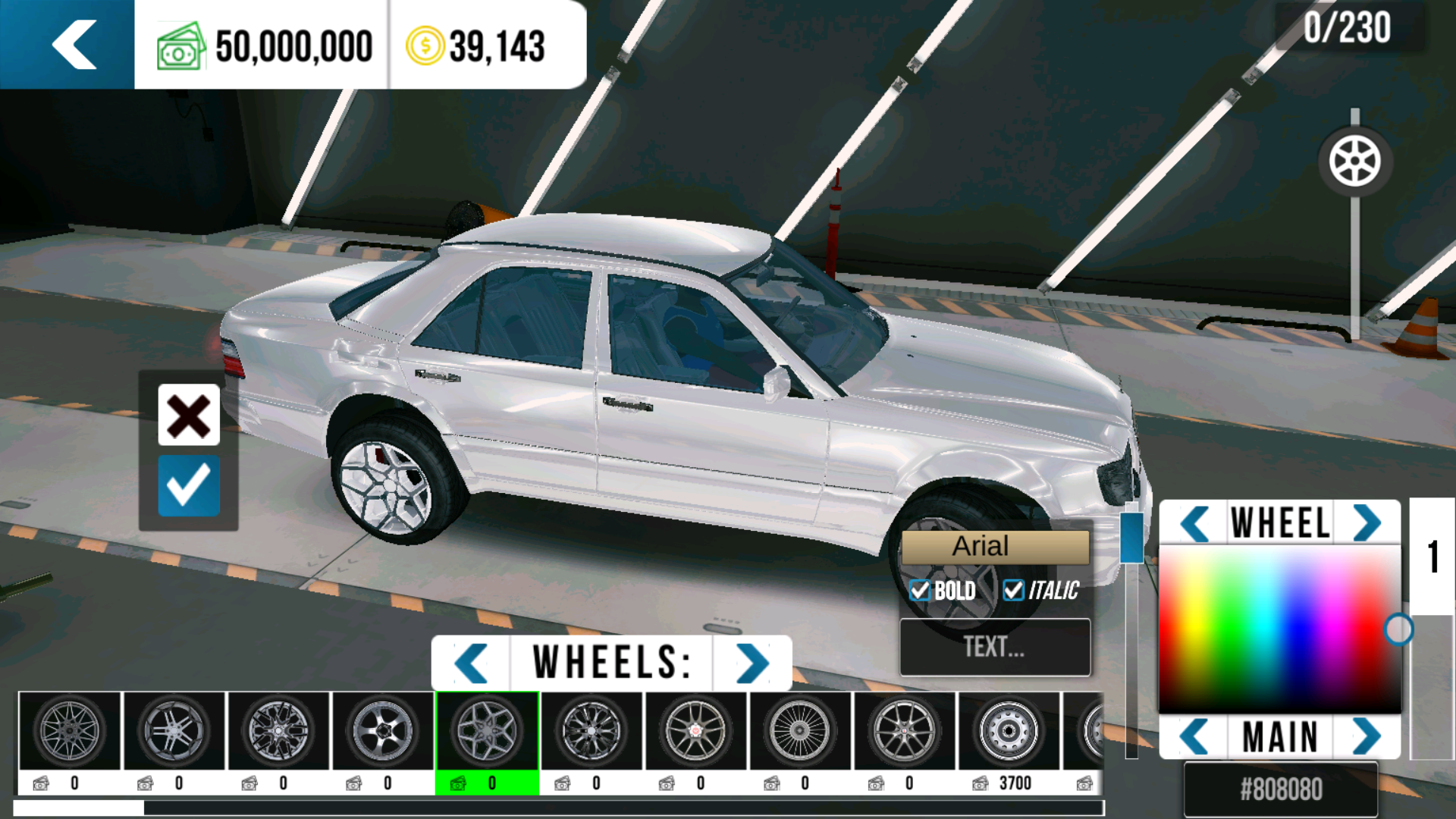Screen dimensions: 1456x819
Task: Show next wheels category with right arrow
Action: pos(752,663)
